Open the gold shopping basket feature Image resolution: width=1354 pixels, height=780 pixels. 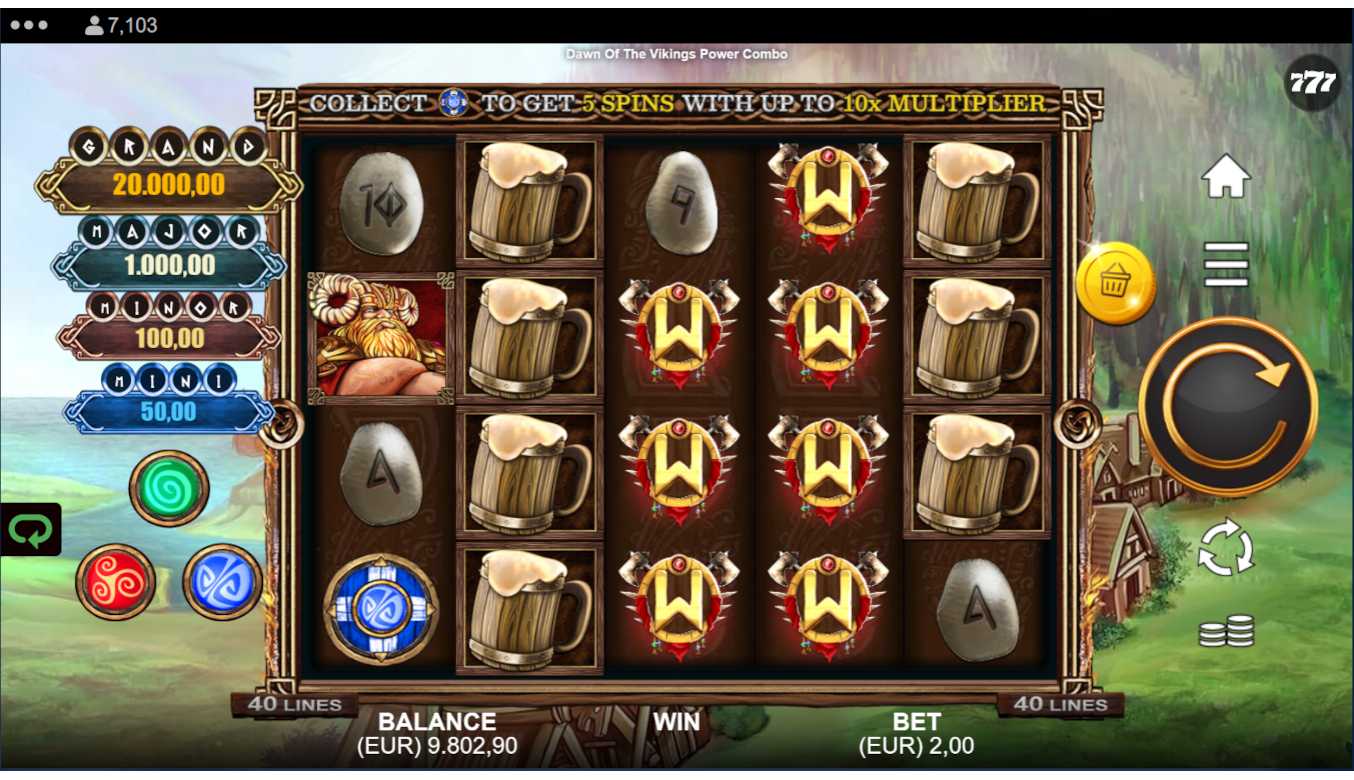coord(1115,283)
